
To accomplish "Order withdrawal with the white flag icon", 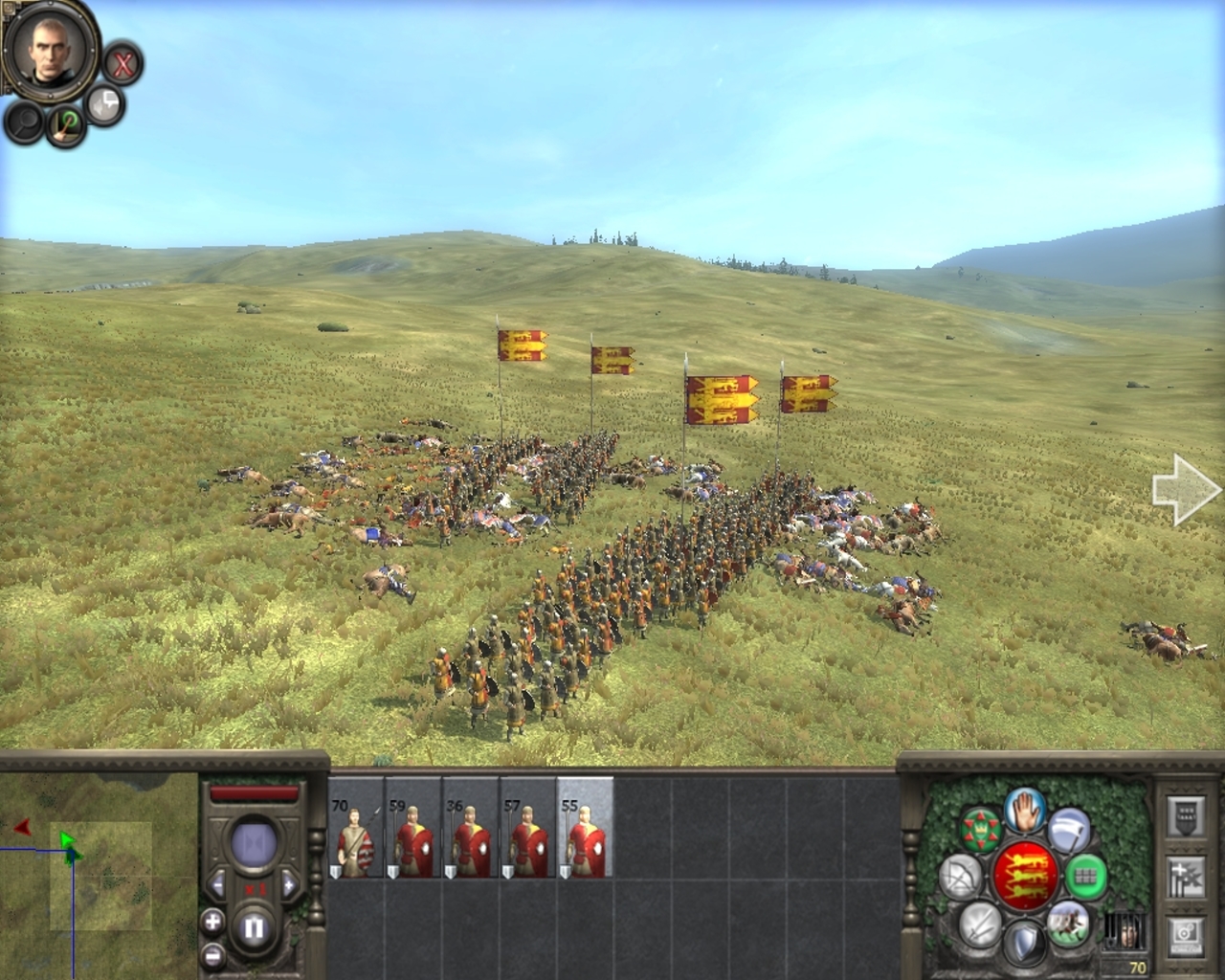I will point(1068,829).
